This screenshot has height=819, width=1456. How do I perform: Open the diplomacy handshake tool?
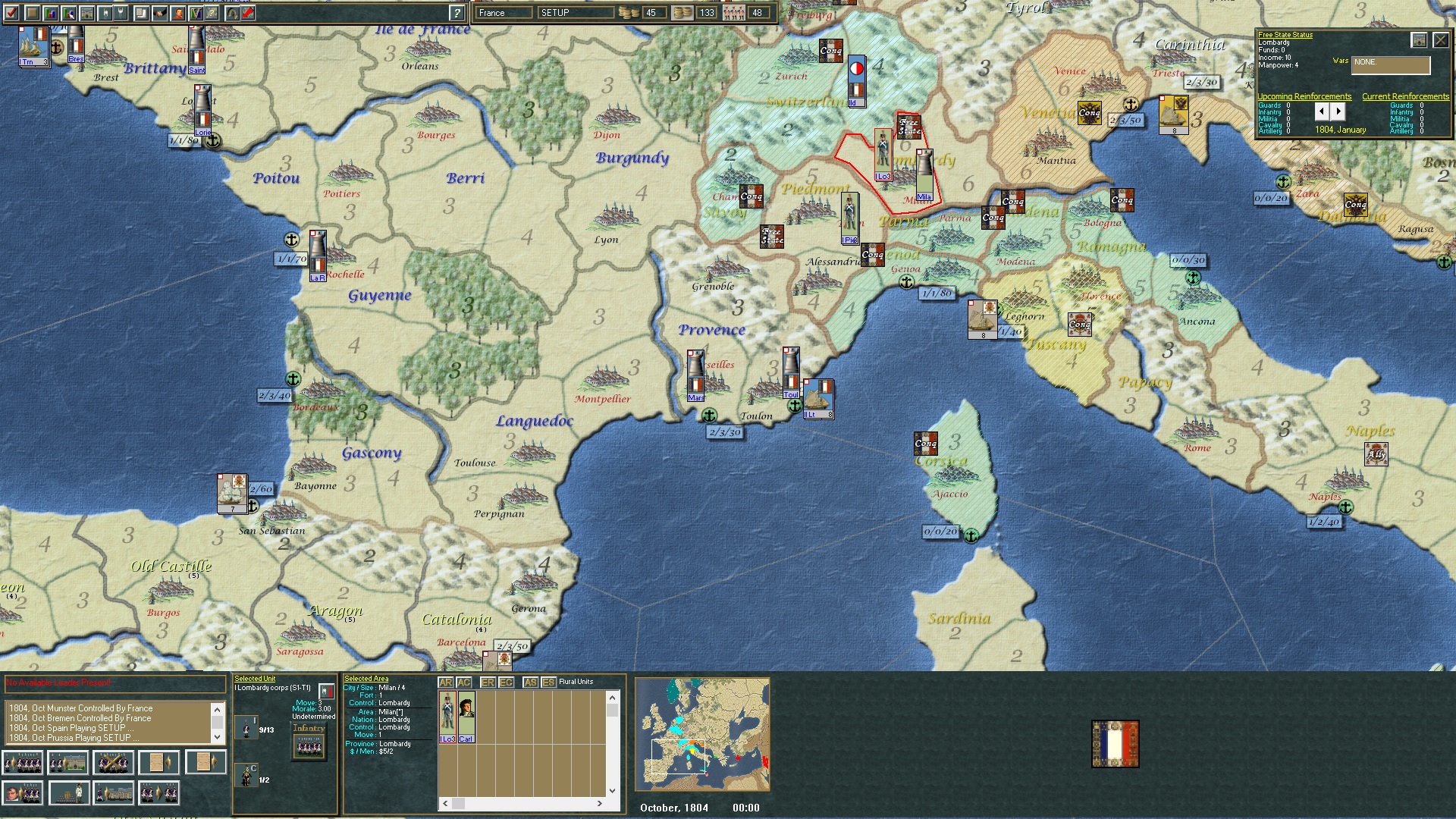coord(159,13)
